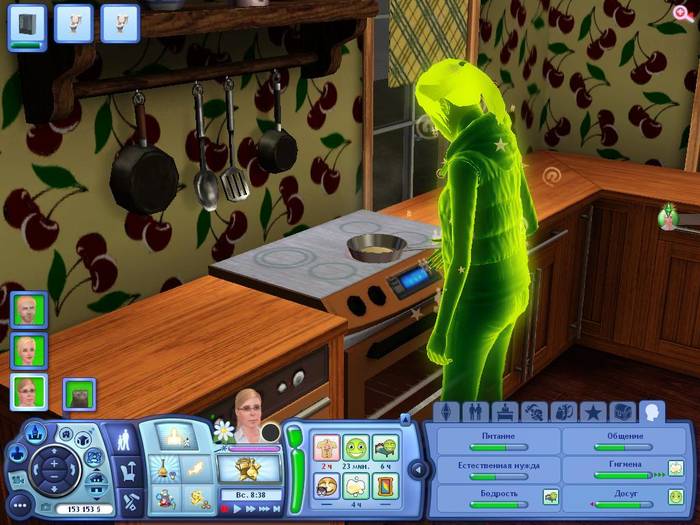Select the pet portrait thumbnail
This screenshot has width=700, height=525.
coord(79,393)
